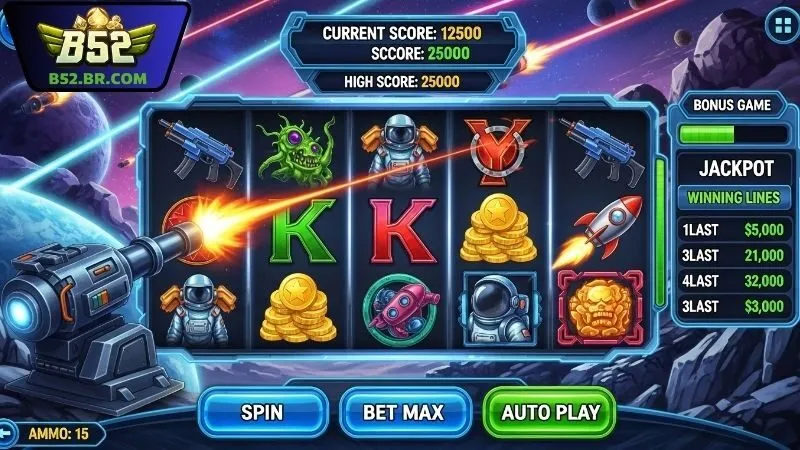This screenshot has height=450, width=800.
Task: Go back with the left arrow button
Action: [x=5, y=434]
